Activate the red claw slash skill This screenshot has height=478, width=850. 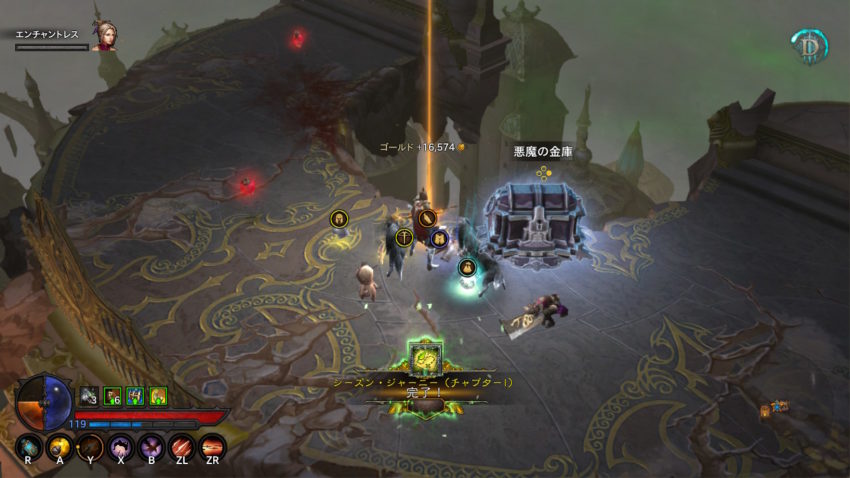(182, 447)
